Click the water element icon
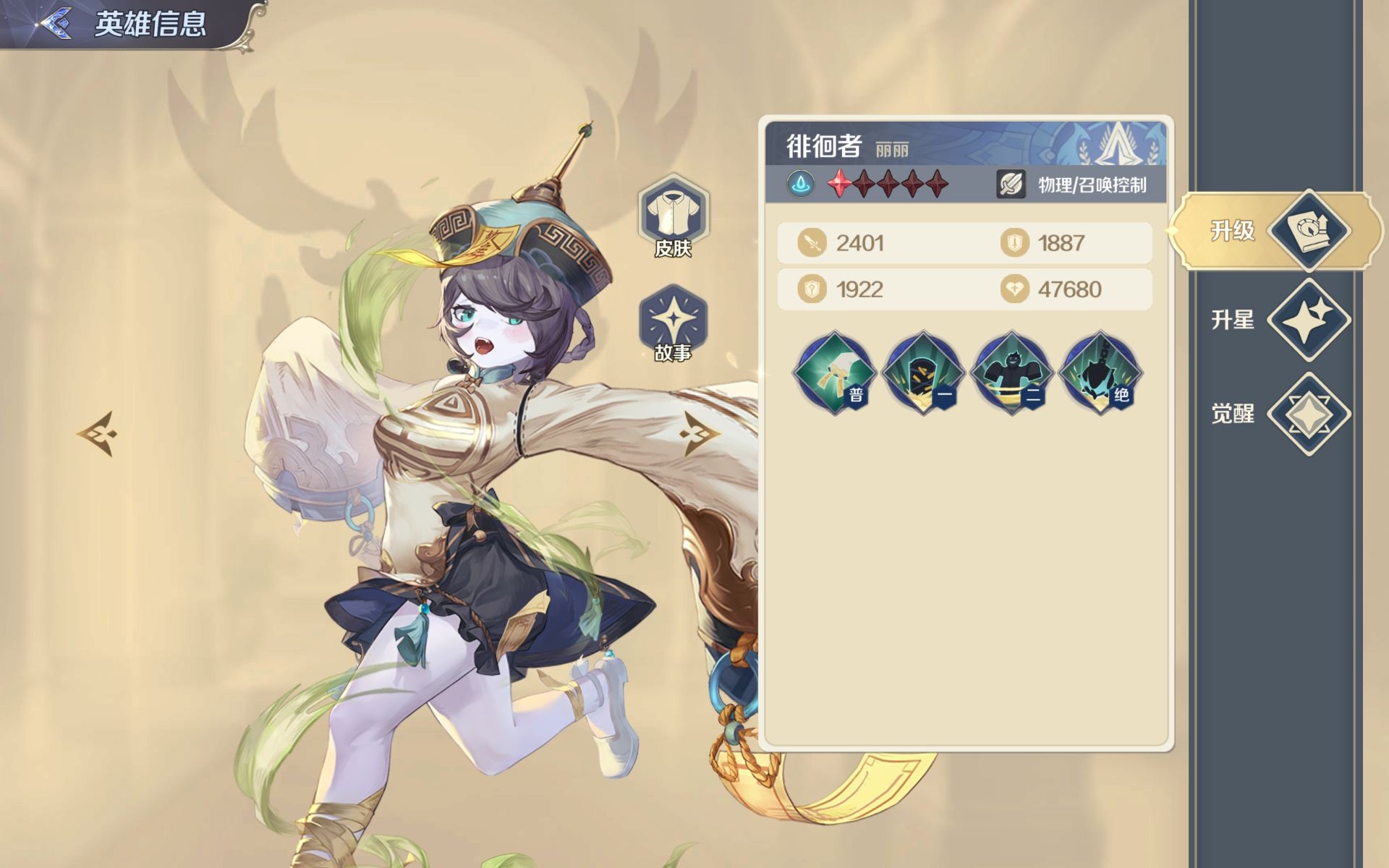1389x868 pixels. 800,184
